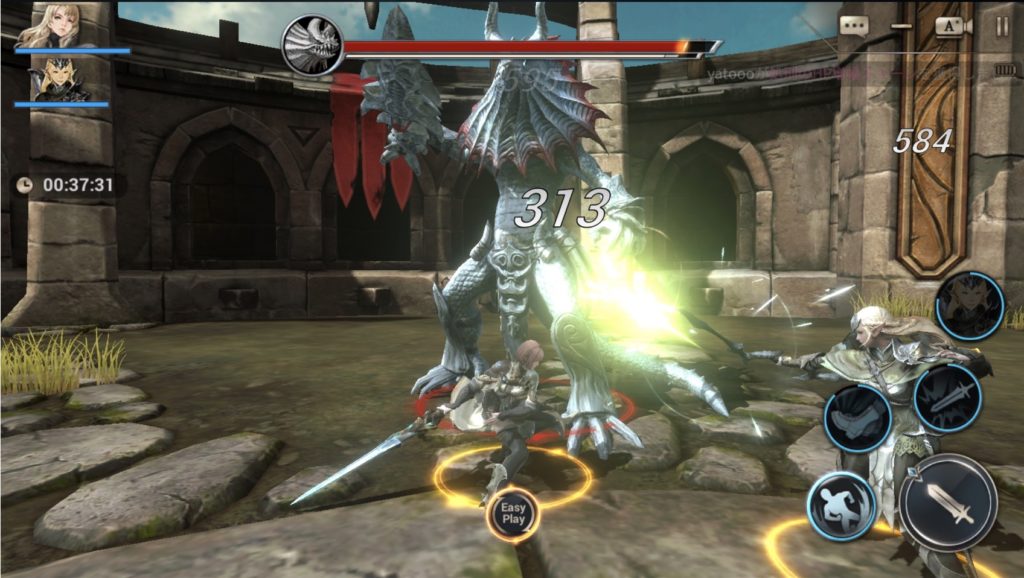Toggle the auto camera mode button
Screen dimensions: 1024x578
tap(949, 27)
